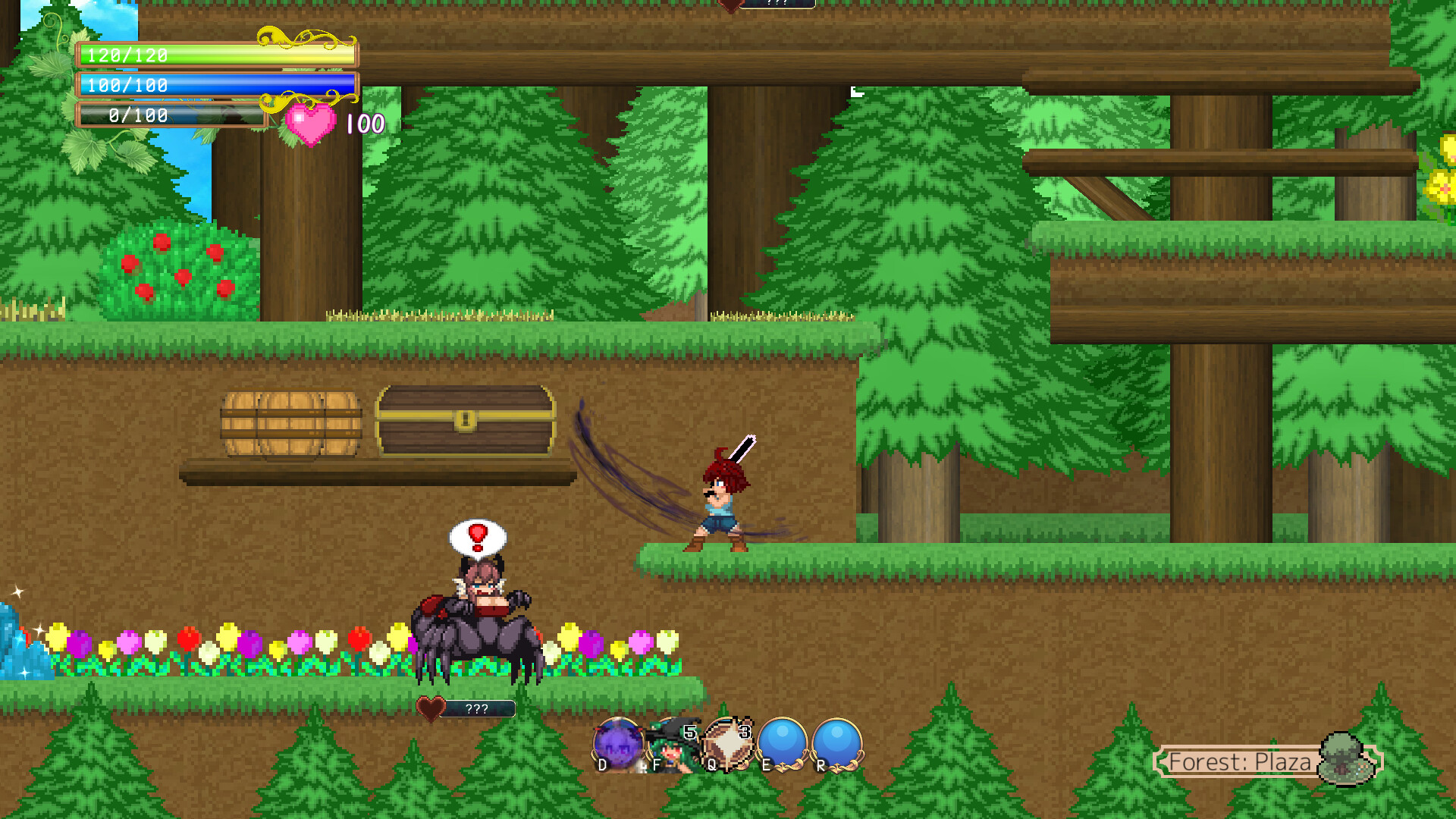
Task: Click the gray 0/100 experience bar
Action: 171,116
